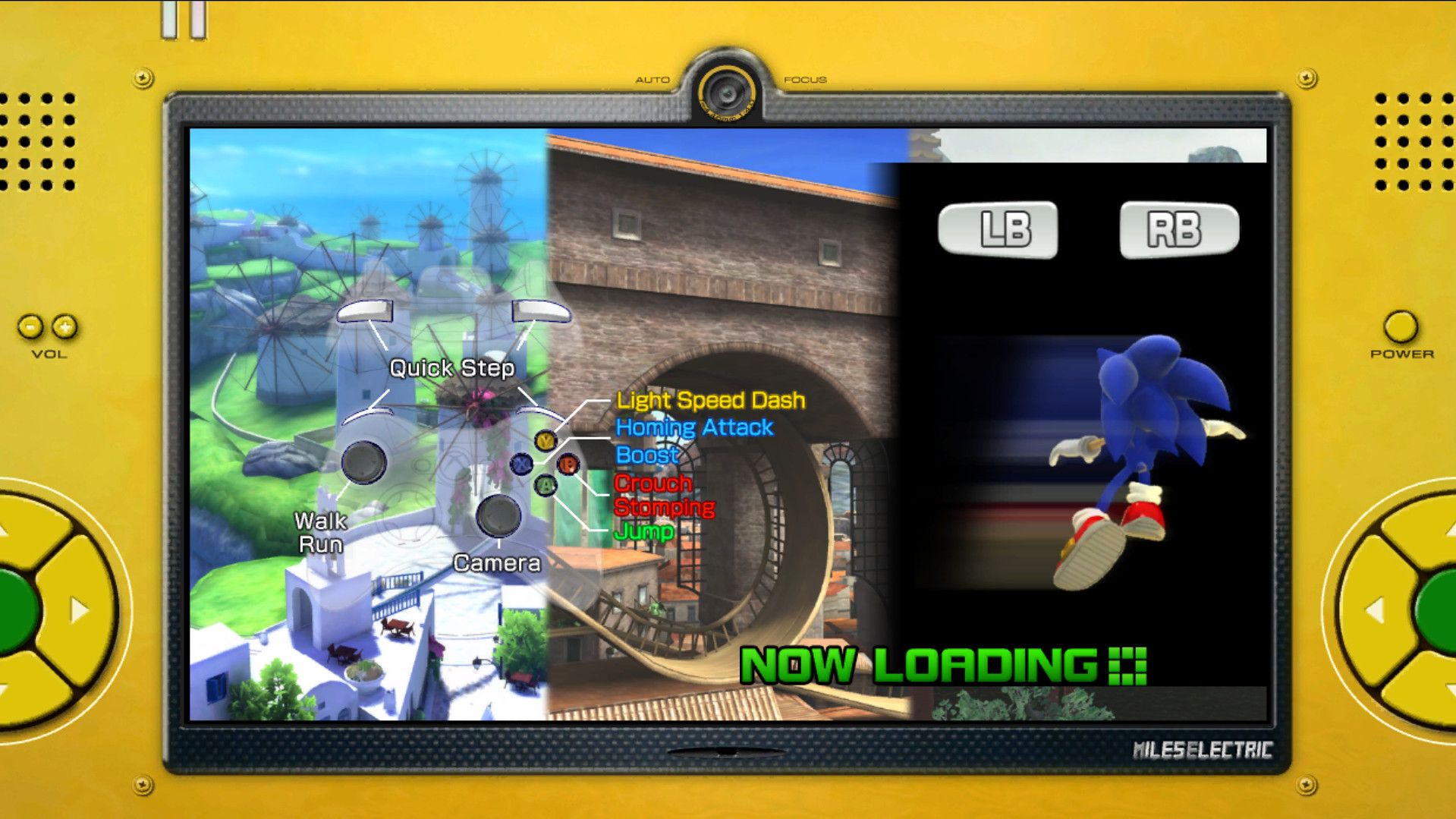The width and height of the screenshot is (1456, 819).
Task: Select the camera lens at top center
Action: click(x=728, y=93)
